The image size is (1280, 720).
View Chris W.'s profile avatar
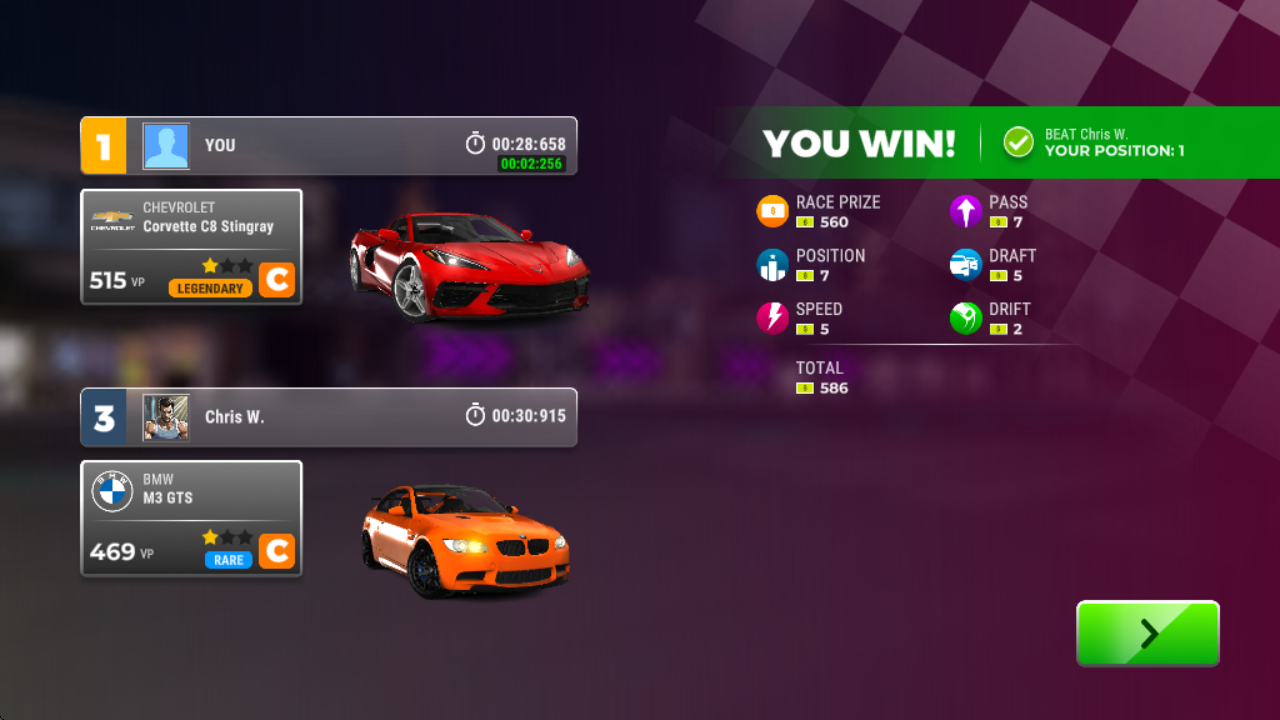click(166, 417)
